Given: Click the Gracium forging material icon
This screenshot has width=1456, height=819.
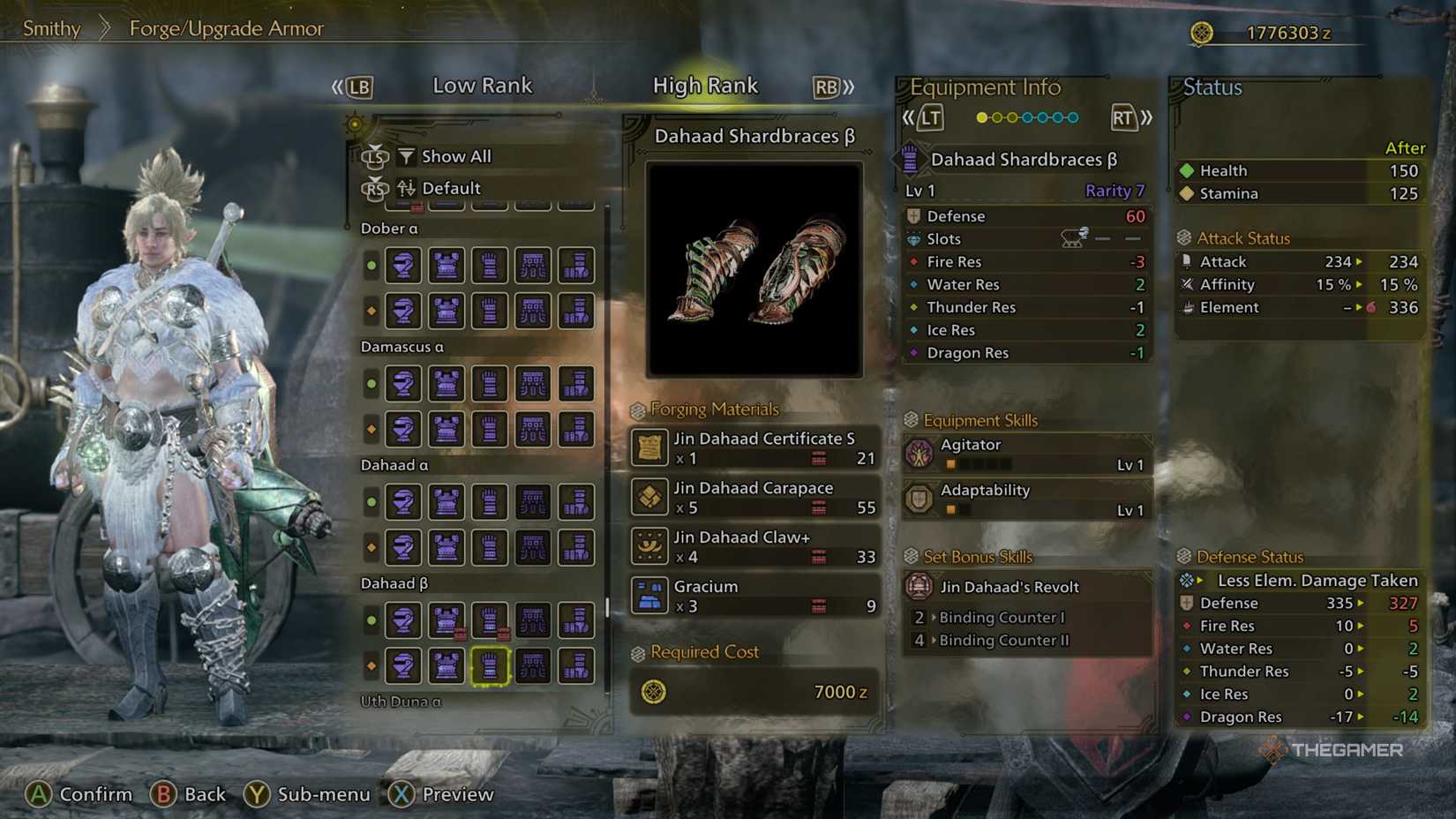Looking at the screenshot, I should (x=649, y=596).
